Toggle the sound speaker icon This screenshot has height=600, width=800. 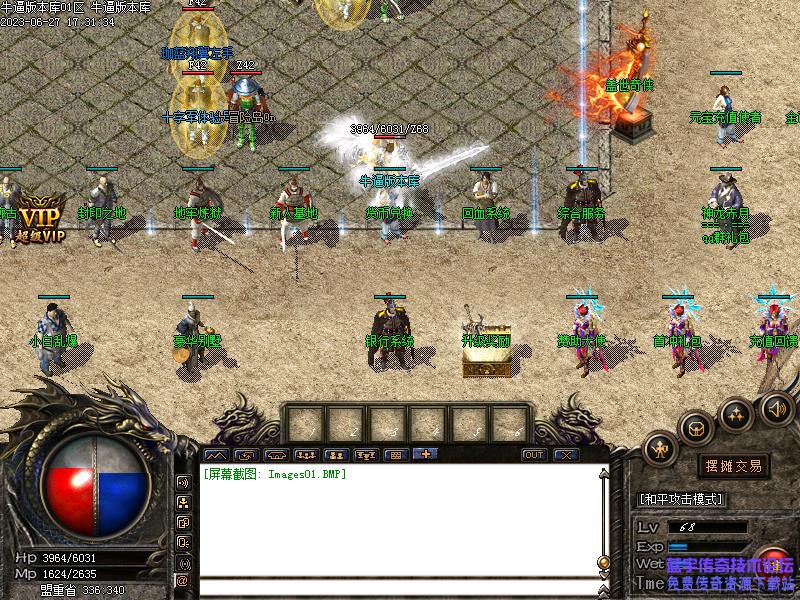[x=777, y=408]
